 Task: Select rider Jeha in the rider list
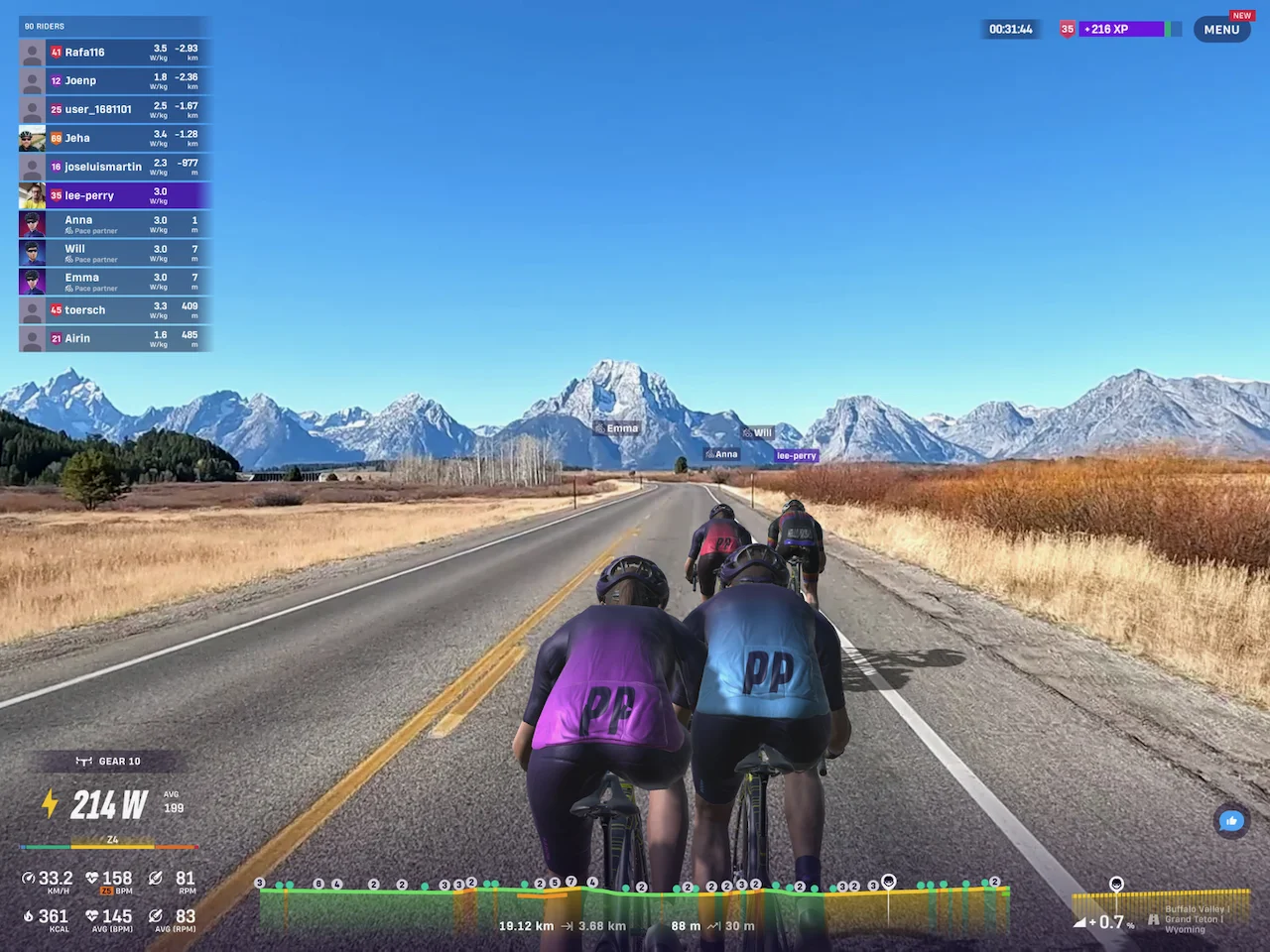[114, 139]
